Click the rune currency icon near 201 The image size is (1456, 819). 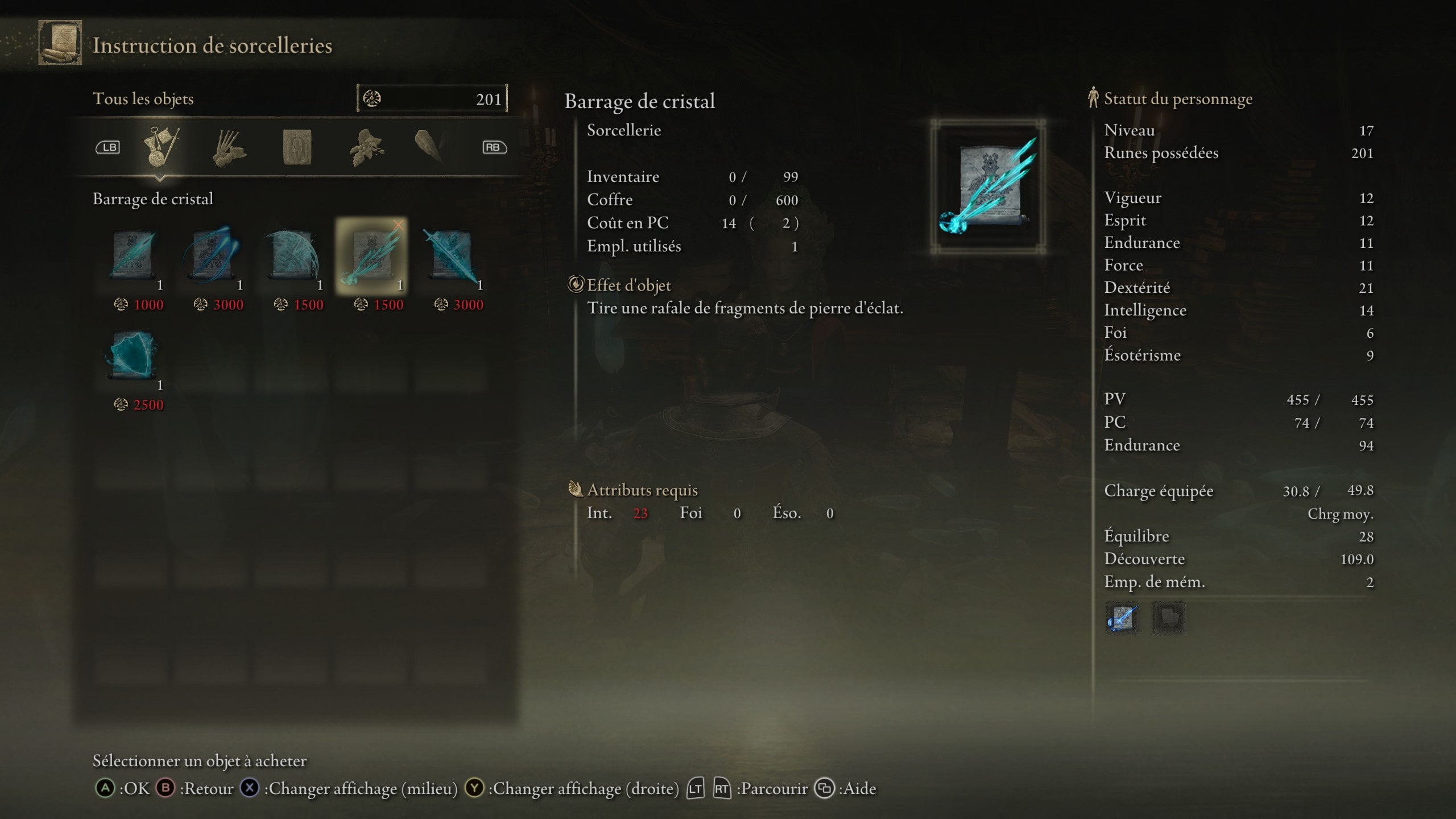coord(373,98)
